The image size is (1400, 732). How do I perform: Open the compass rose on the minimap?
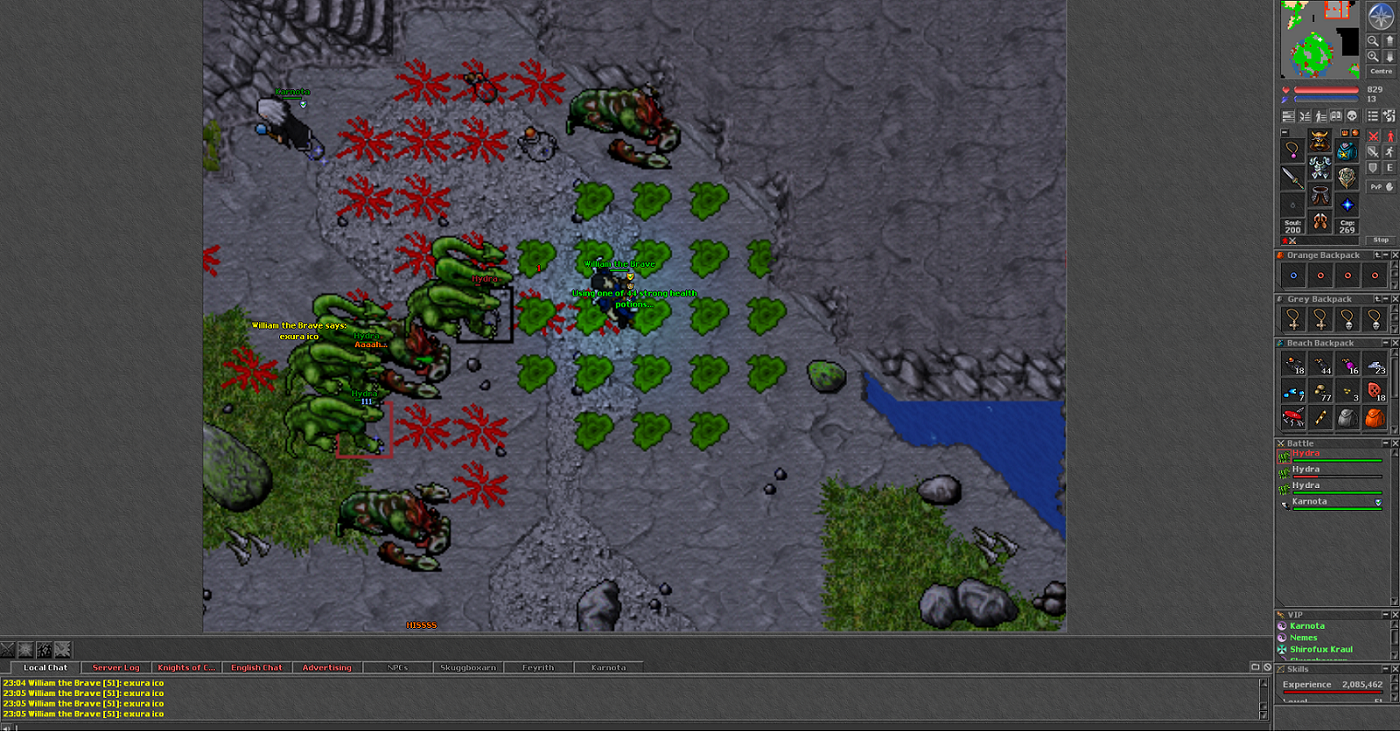click(x=1381, y=16)
